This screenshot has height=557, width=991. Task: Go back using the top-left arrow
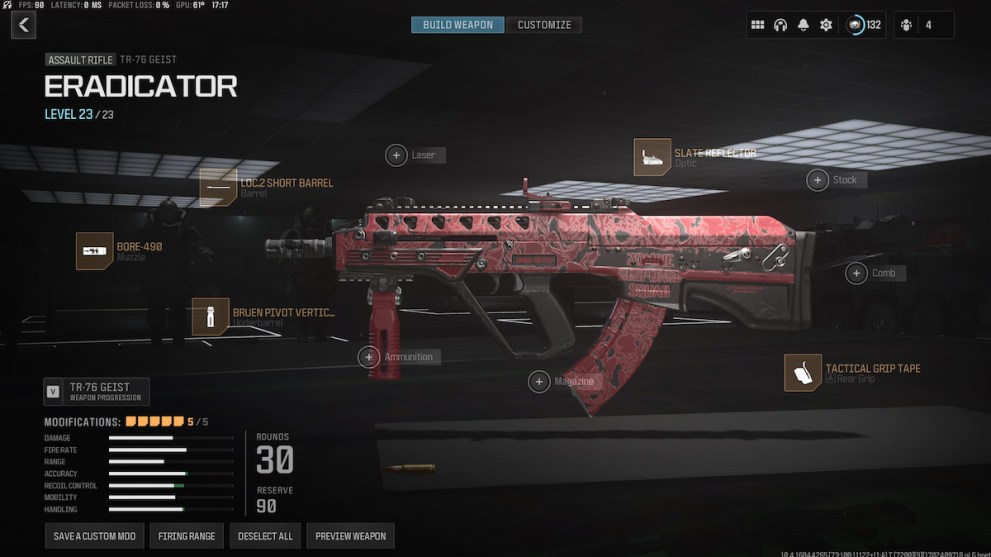pos(25,25)
